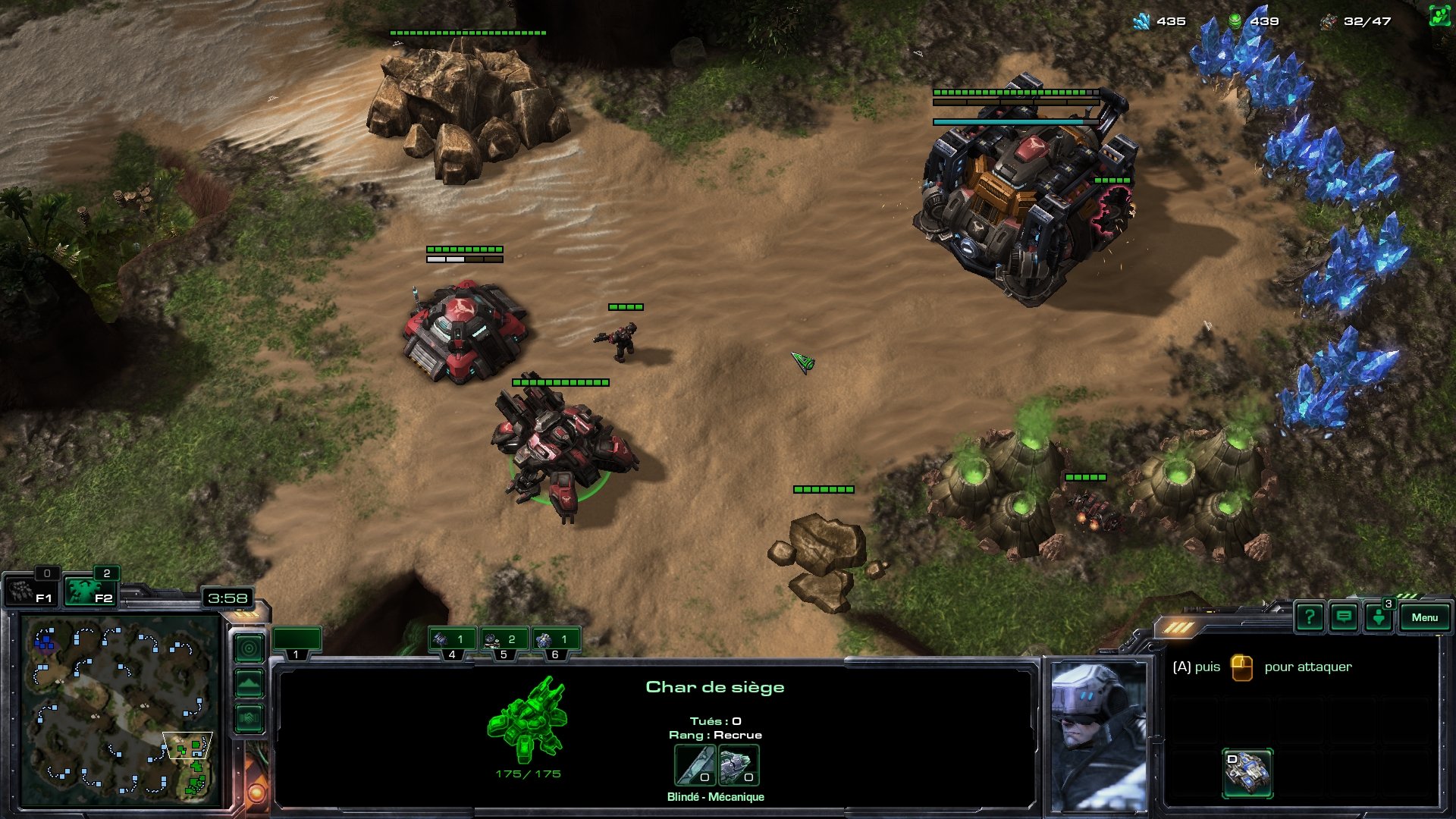
Task: Open the top-right green corner button
Action: pyautogui.click(x=1439, y=17)
